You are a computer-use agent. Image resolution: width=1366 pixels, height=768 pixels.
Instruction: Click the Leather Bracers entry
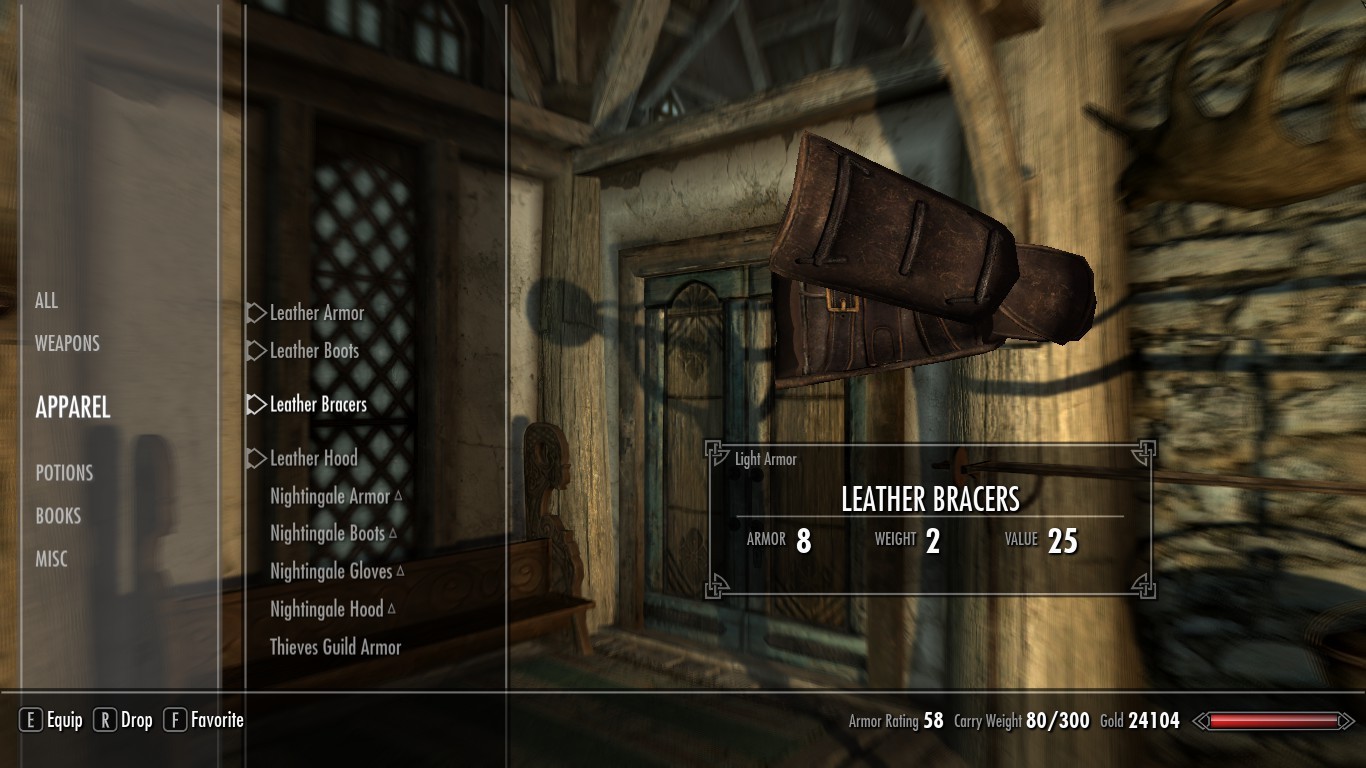[318, 405]
